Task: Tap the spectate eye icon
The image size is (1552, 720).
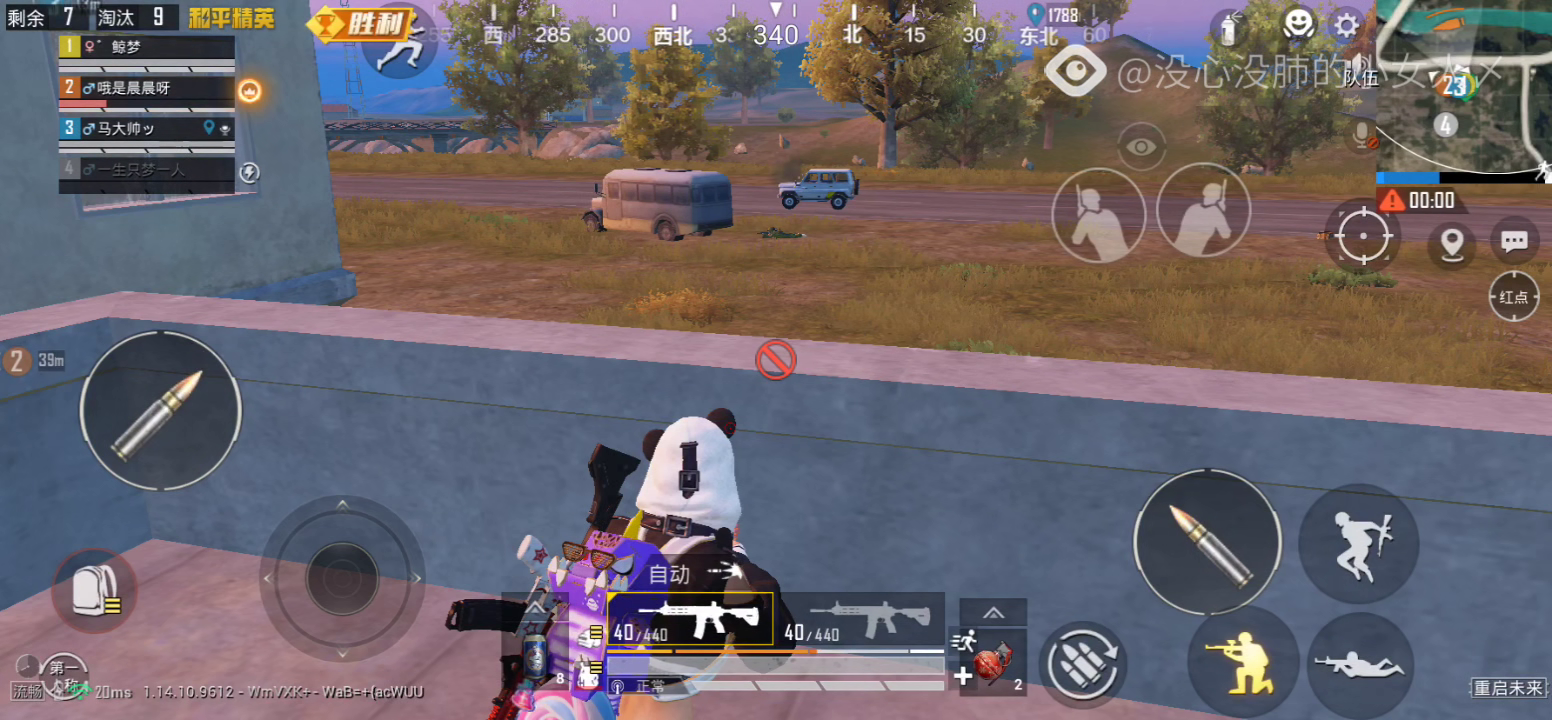Action: point(1140,145)
